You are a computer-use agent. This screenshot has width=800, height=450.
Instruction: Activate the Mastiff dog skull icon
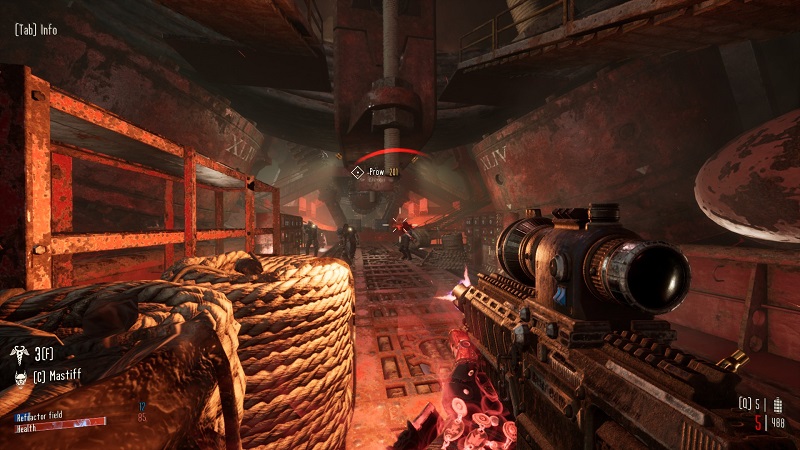[x=21, y=377]
